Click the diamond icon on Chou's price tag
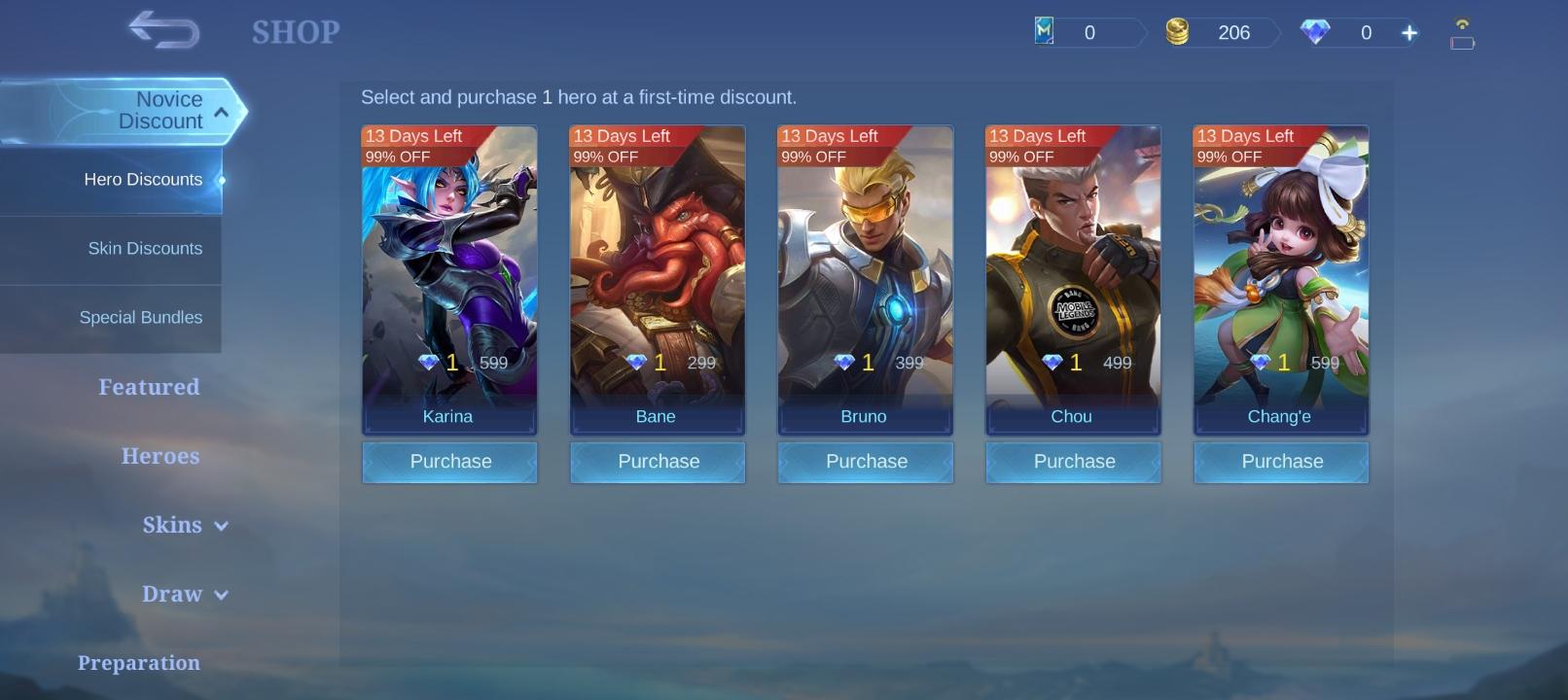The width and height of the screenshot is (1568, 700). point(1055,362)
